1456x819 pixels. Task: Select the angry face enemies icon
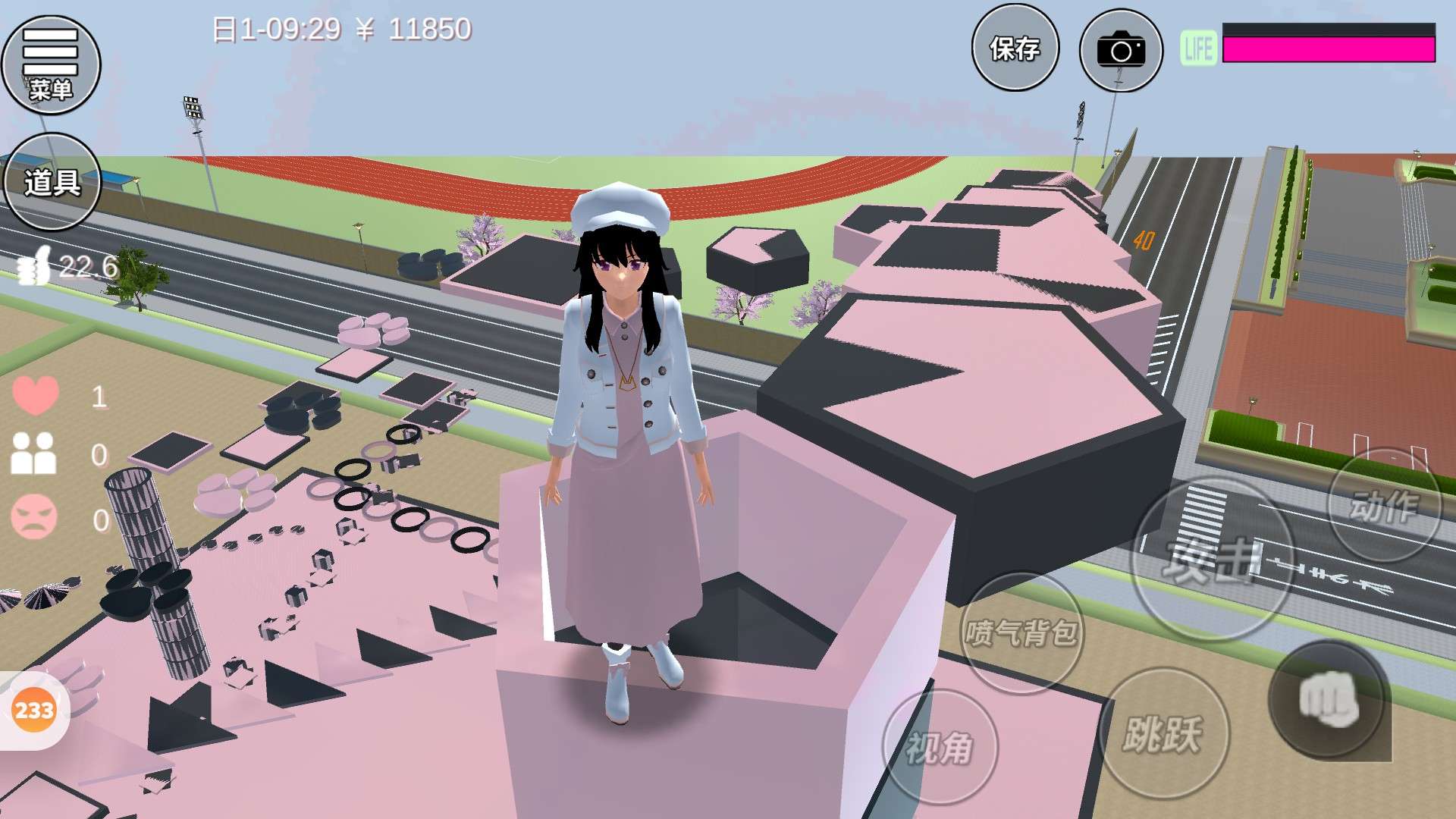pyautogui.click(x=34, y=517)
